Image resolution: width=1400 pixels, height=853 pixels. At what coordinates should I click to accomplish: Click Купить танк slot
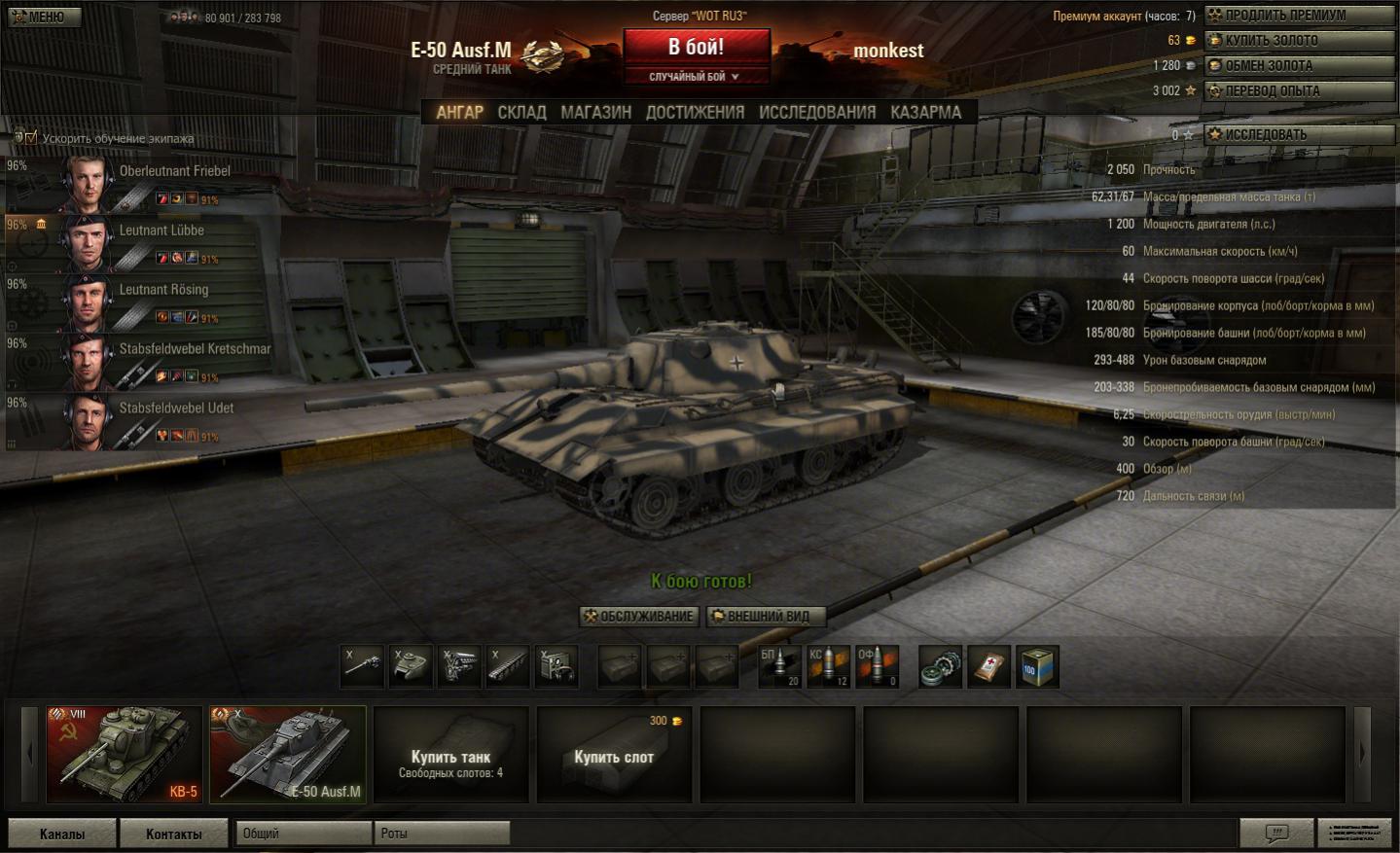point(450,755)
